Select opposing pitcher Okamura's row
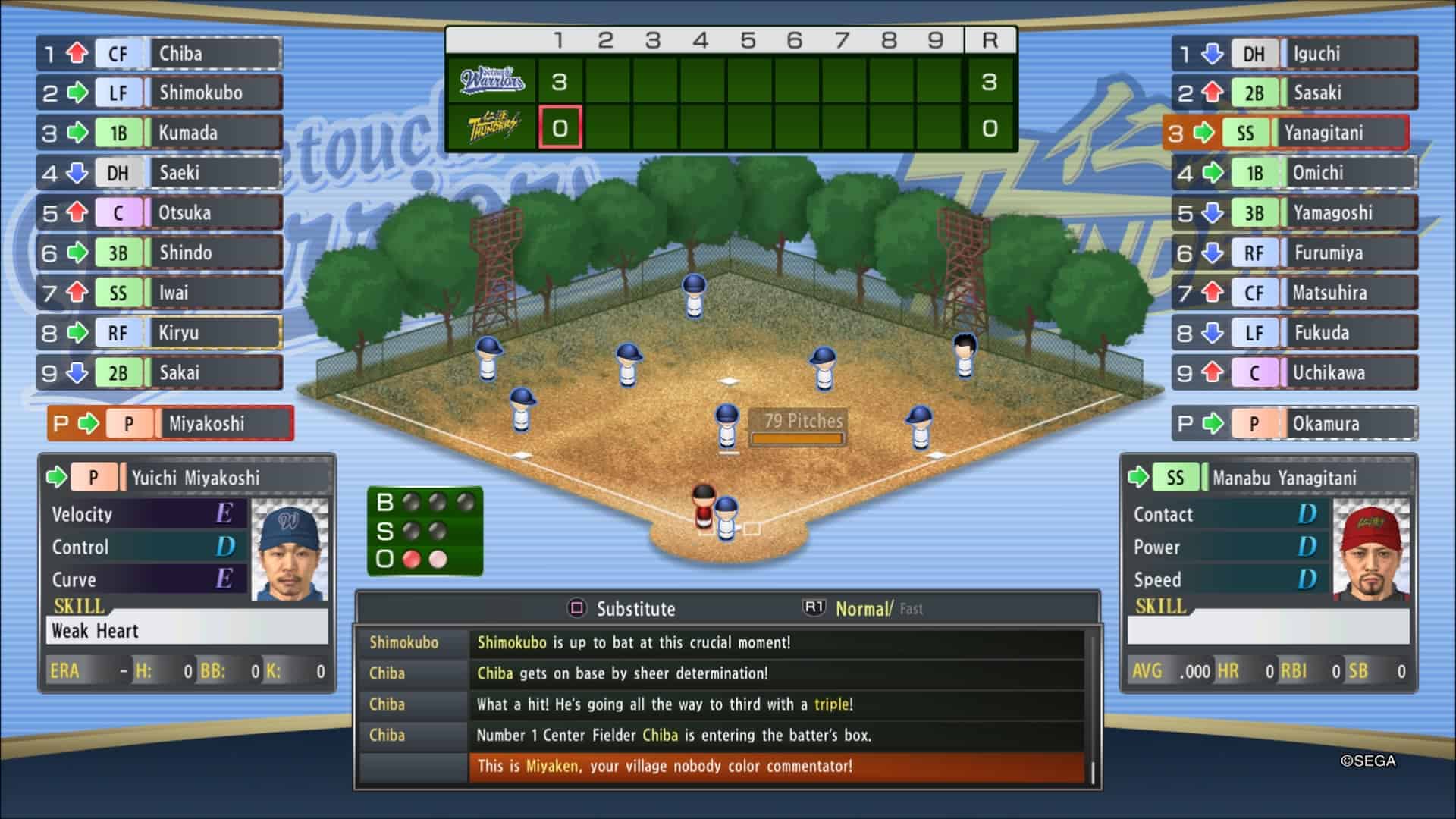 [x=1295, y=424]
